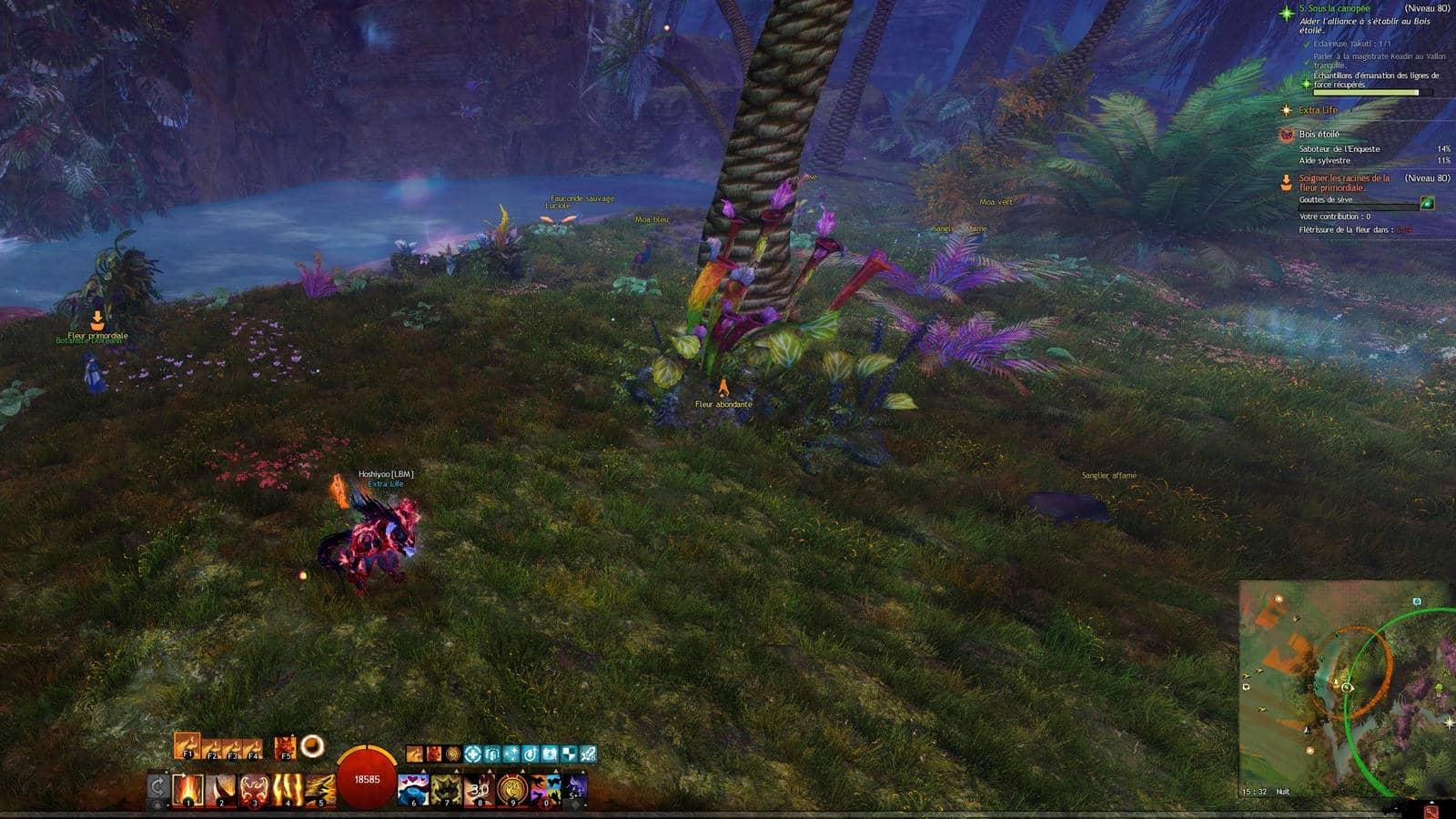Image resolution: width=1456 pixels, height=819 pixels.
Task: Use the spiky green utility skill in slot 7
Action: [x=446, y=788]
